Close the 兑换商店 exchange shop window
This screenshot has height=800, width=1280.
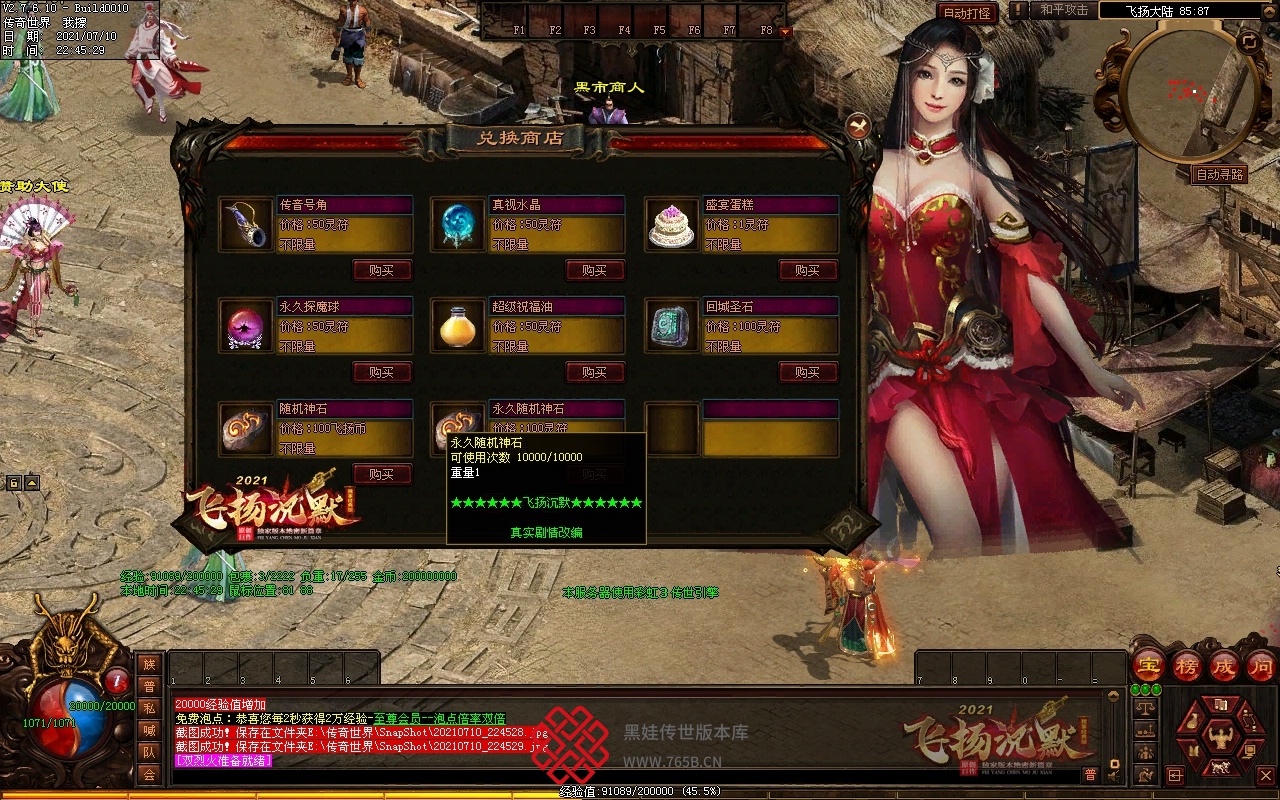click(x=858, y=126)
